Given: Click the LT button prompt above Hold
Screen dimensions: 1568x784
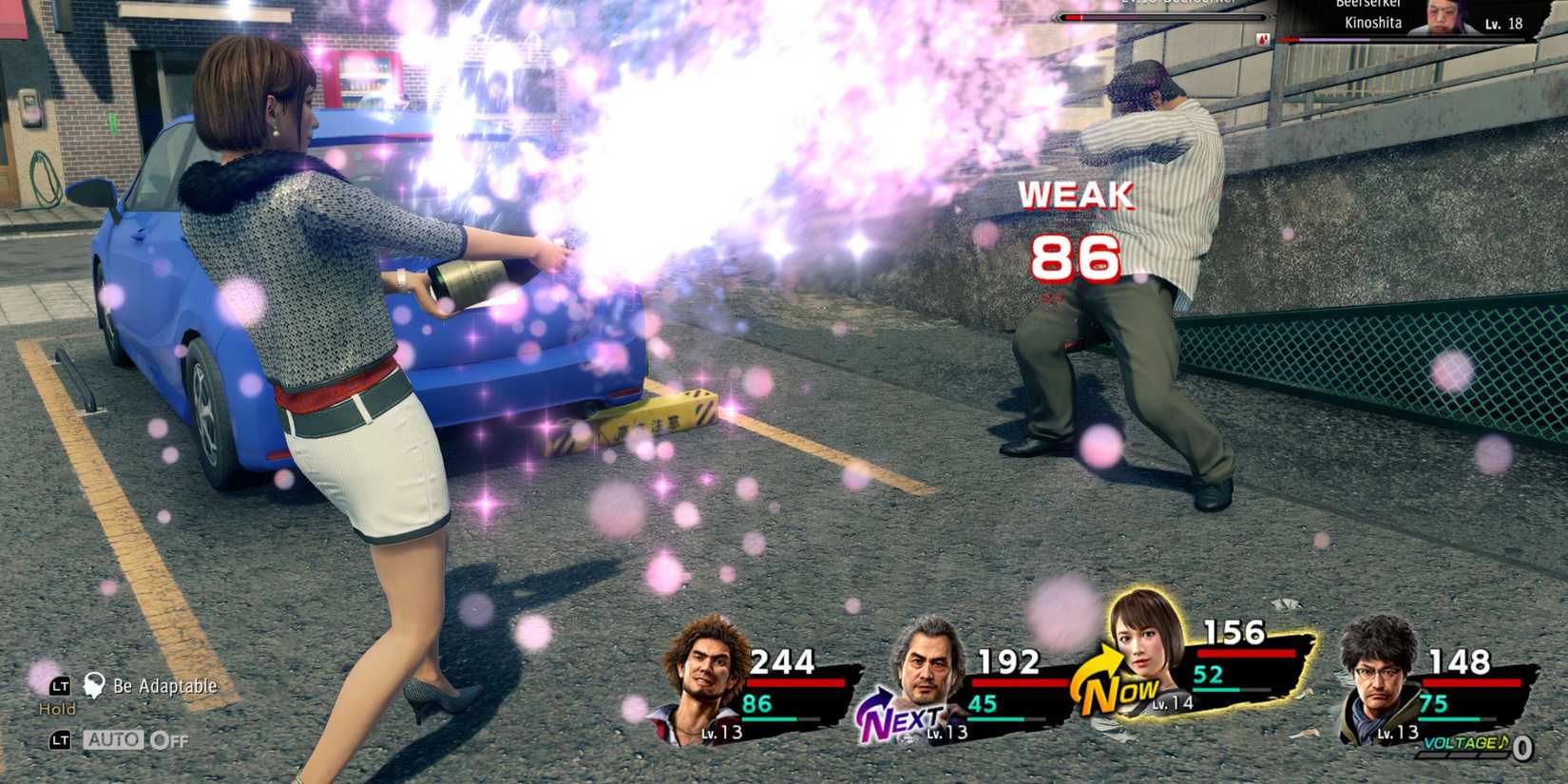Looking at the screenshot, I should point(60,685).
